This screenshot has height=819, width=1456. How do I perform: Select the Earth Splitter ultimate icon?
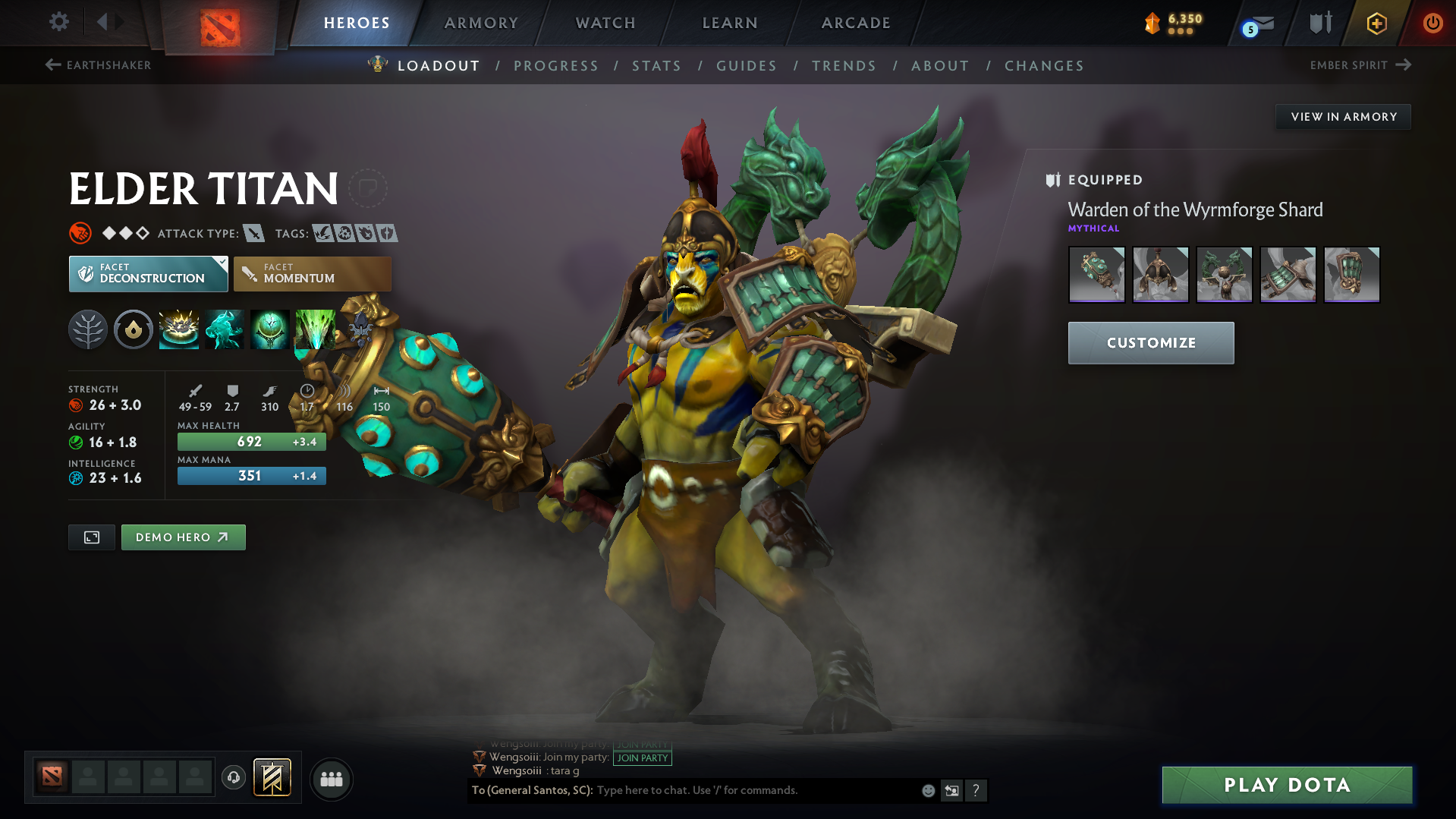coord(315,329)
